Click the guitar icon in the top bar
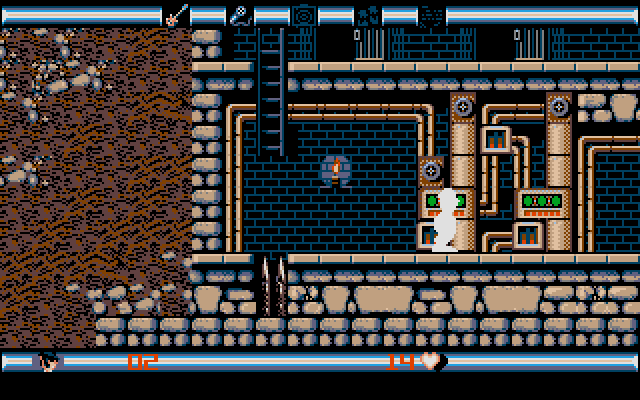Image resolution: width=640 pixels, height=400 pixels. tap(176, 15)
